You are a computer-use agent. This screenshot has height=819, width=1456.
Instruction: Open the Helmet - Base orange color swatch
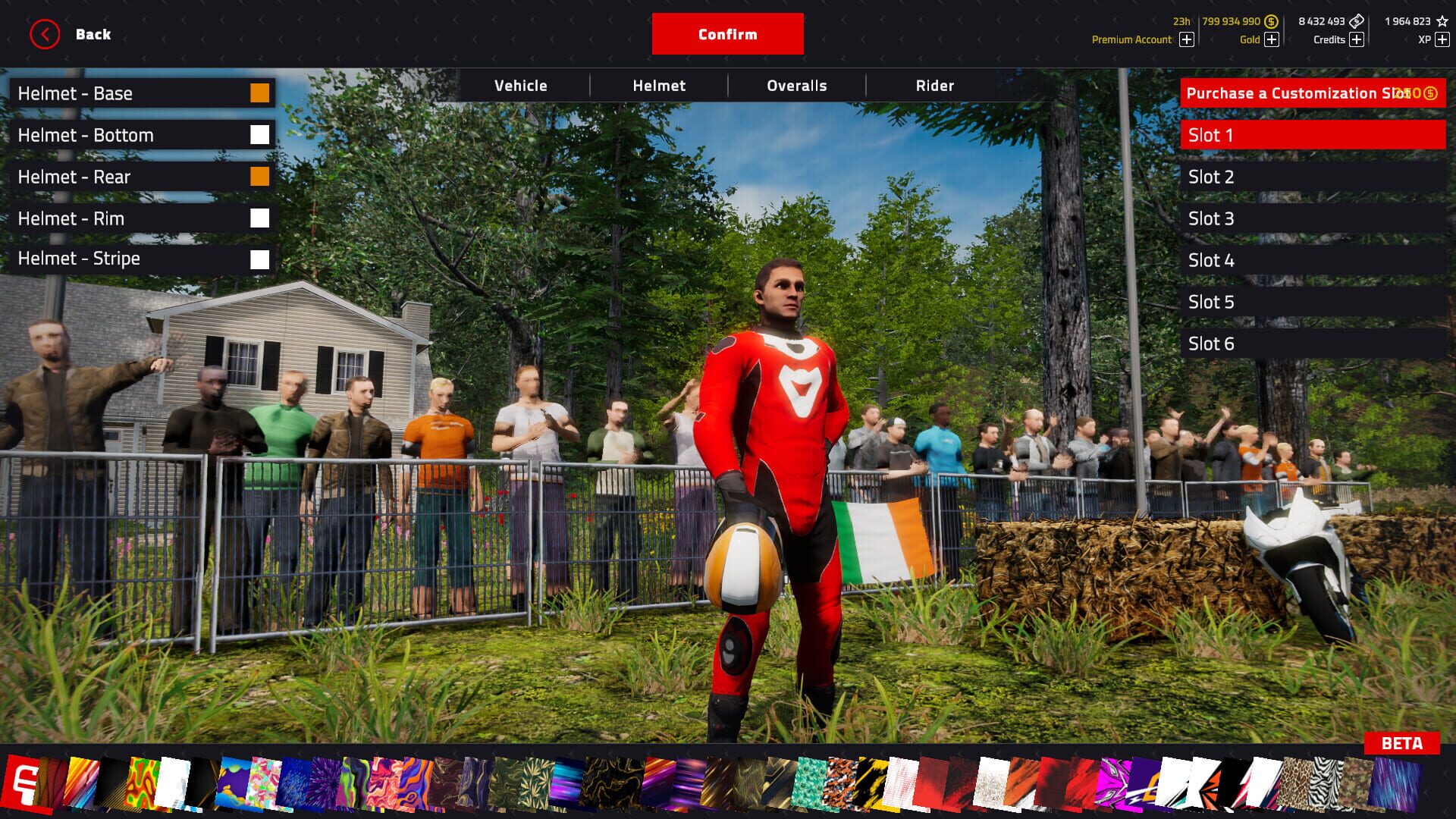point(260,93)
